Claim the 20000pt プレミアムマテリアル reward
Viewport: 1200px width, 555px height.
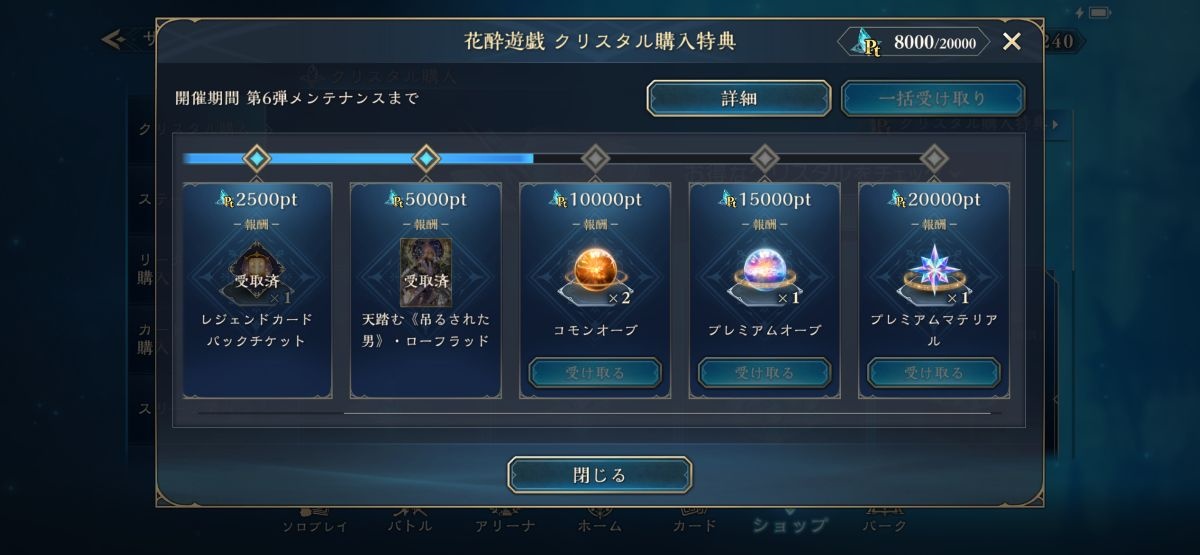[x=933, y=372]
